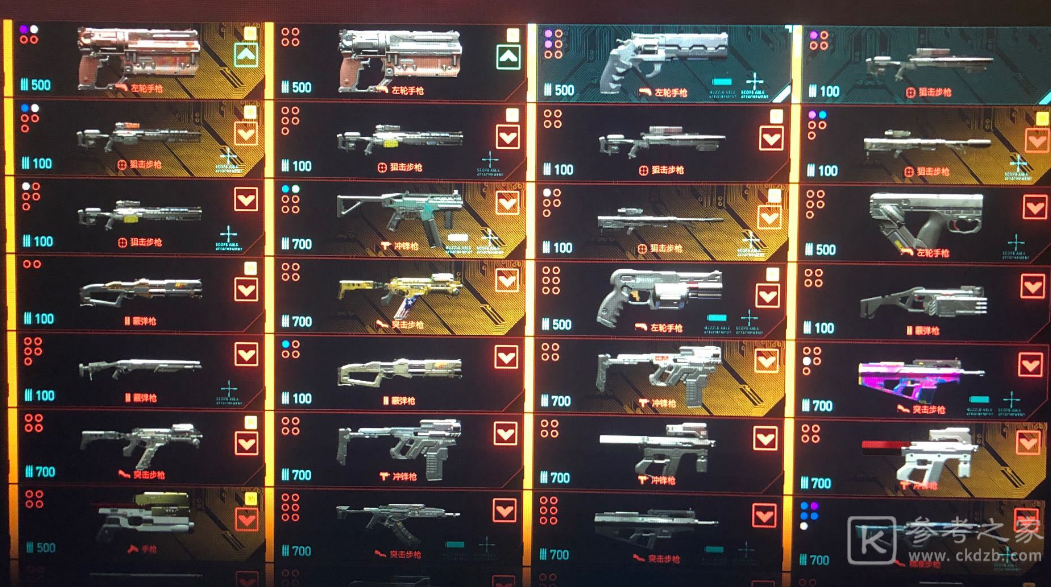
Task: Pick the gold 突击步枪 assault rifle
Action: click(x=395, y=294)
